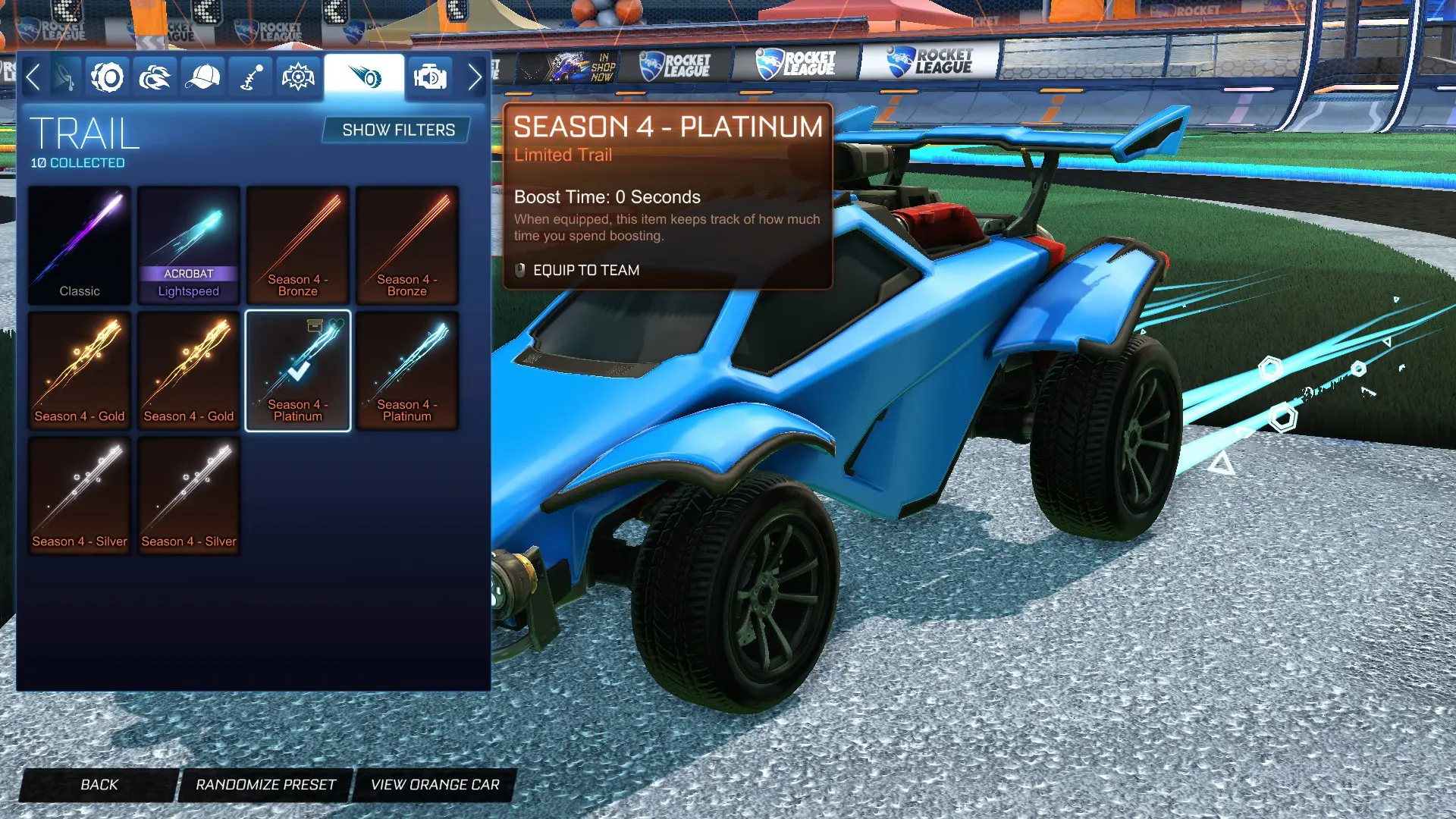This screenshot has height=819, width=1456.
Task: Expand the next categories with right arrow
Action: [x=475, y=77]
